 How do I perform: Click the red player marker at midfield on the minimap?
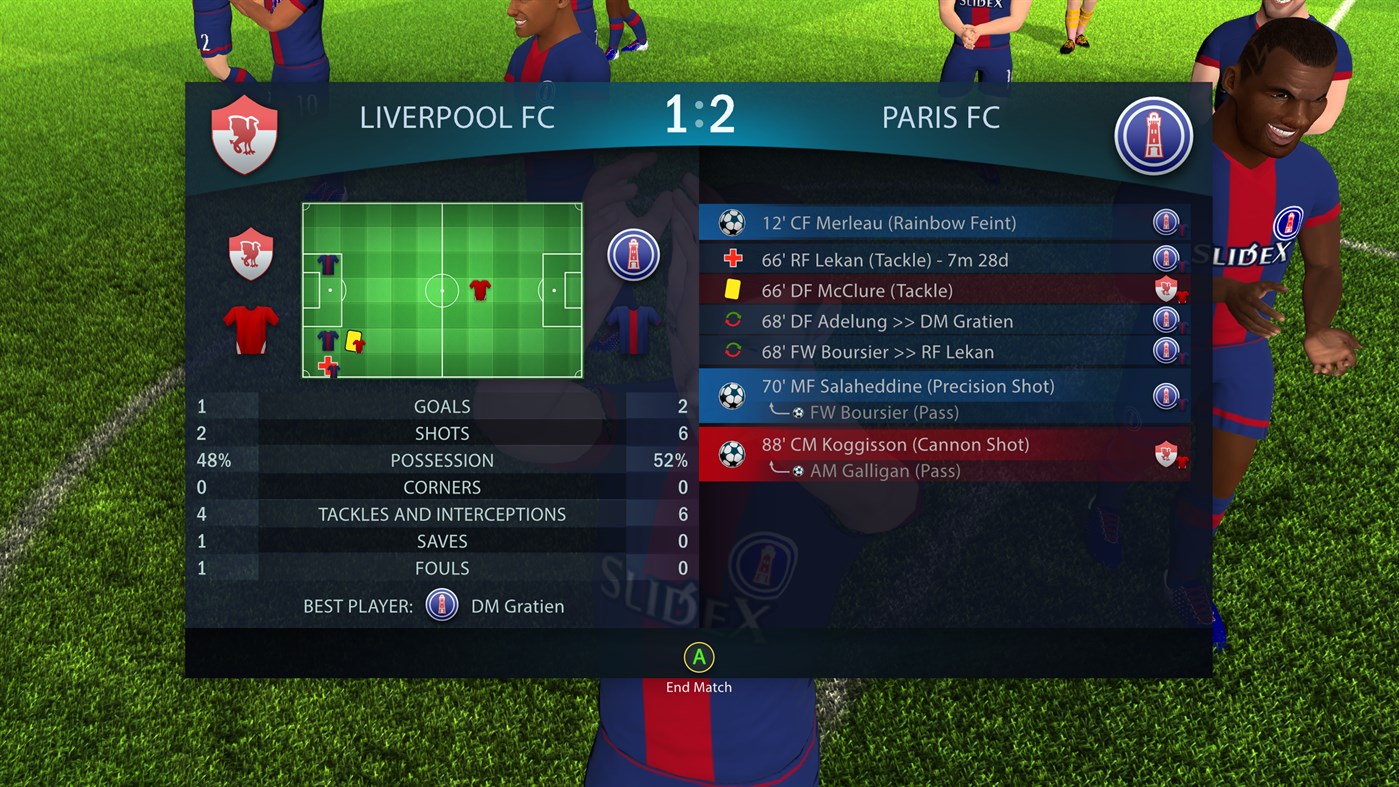(x=481, y=292)
